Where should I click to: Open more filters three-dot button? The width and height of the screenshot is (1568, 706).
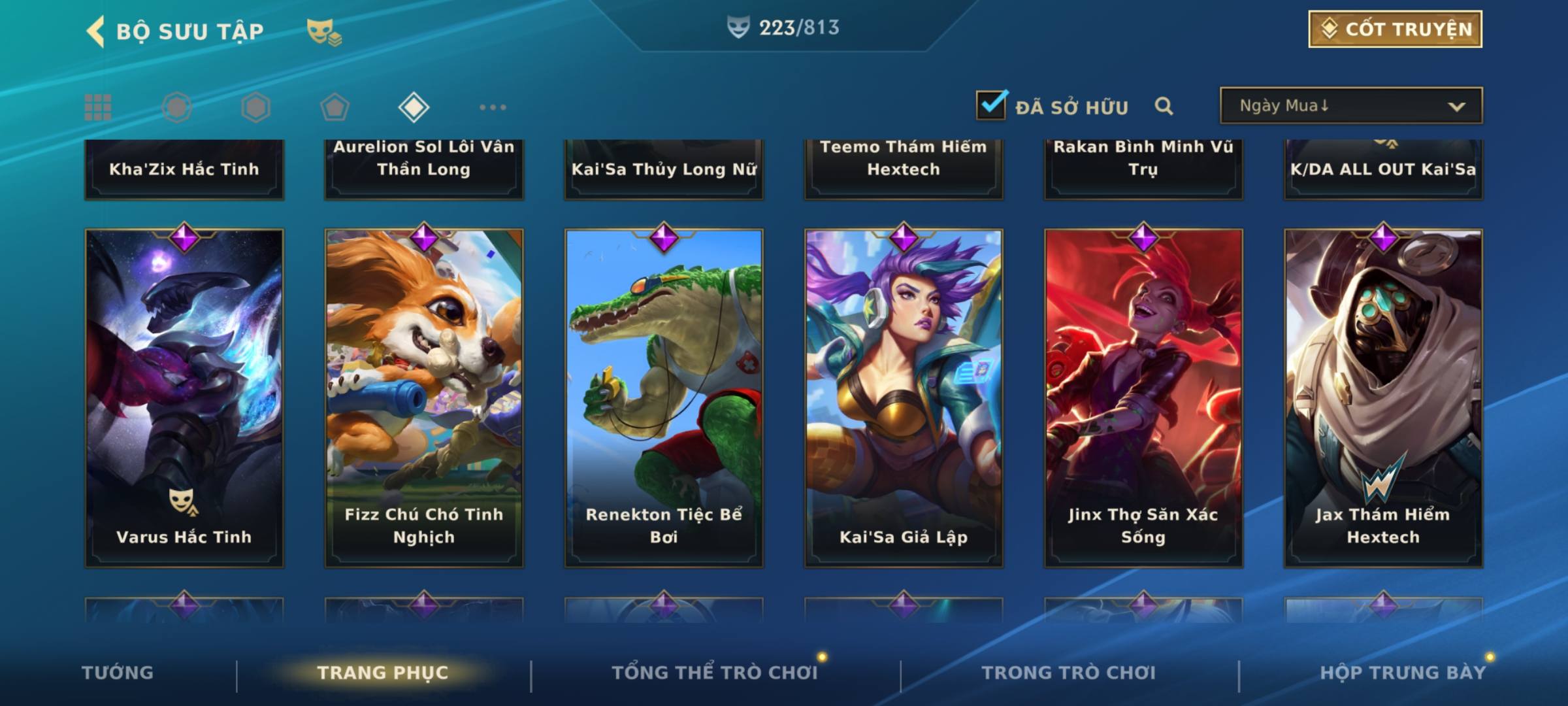pos(493,107)
